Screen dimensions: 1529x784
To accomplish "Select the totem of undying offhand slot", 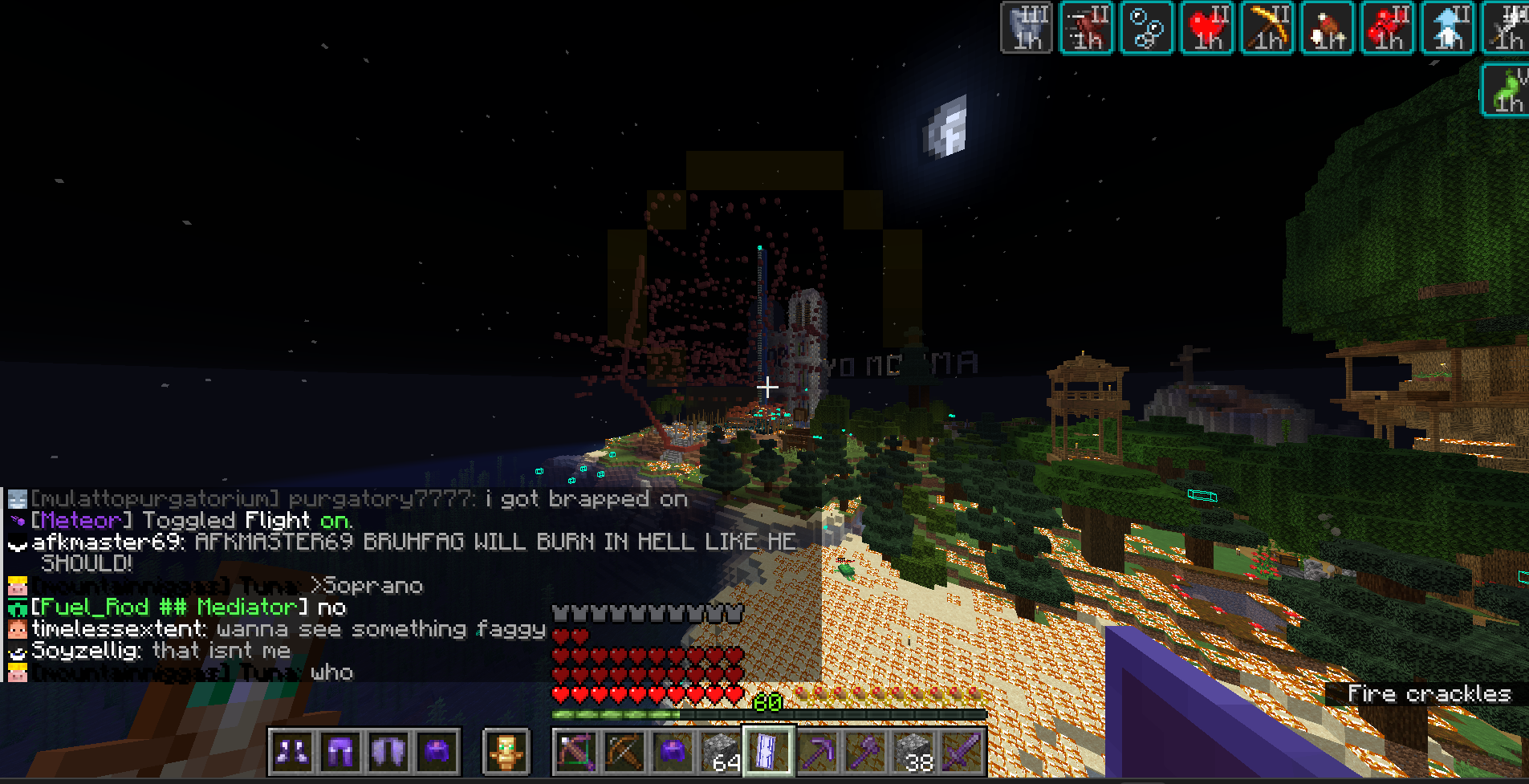I will point(506,752).
